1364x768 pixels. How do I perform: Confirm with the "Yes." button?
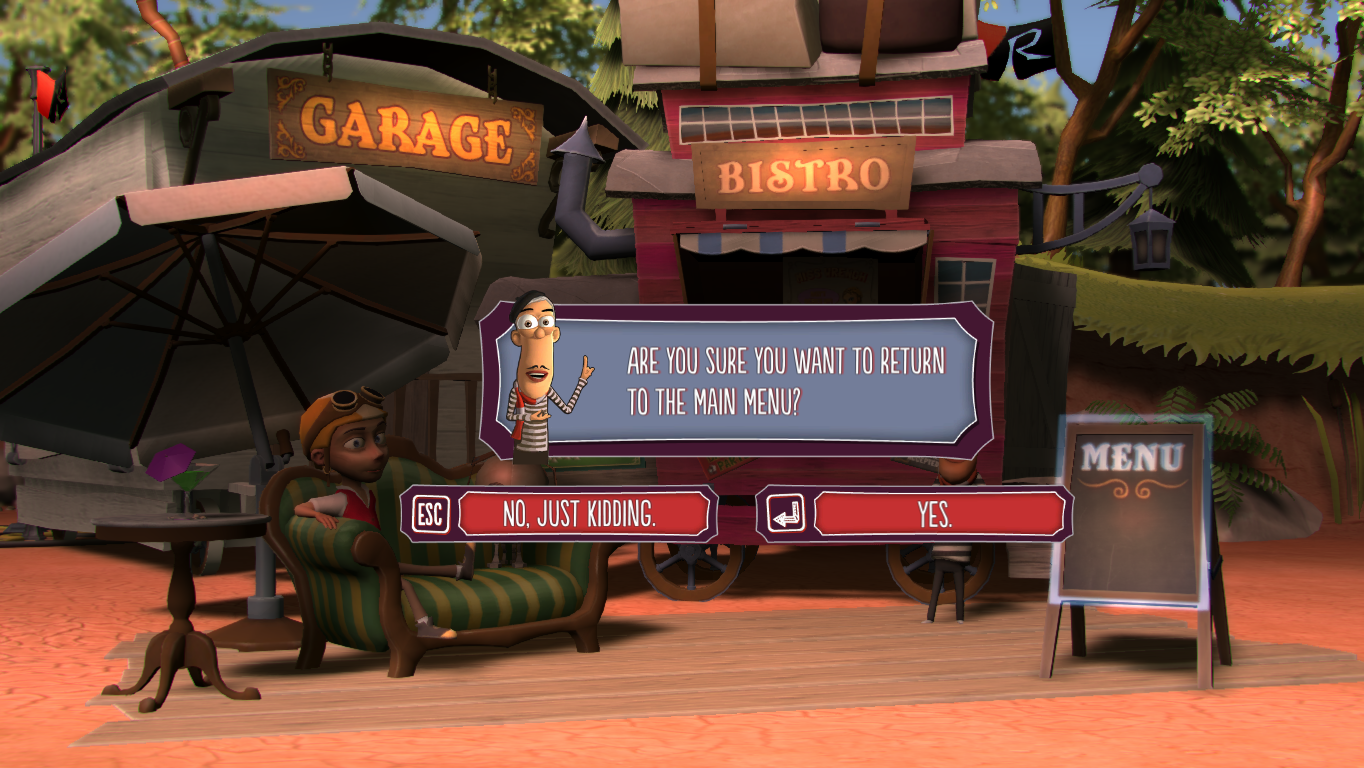pyautogui.click(x=937, y=514)
